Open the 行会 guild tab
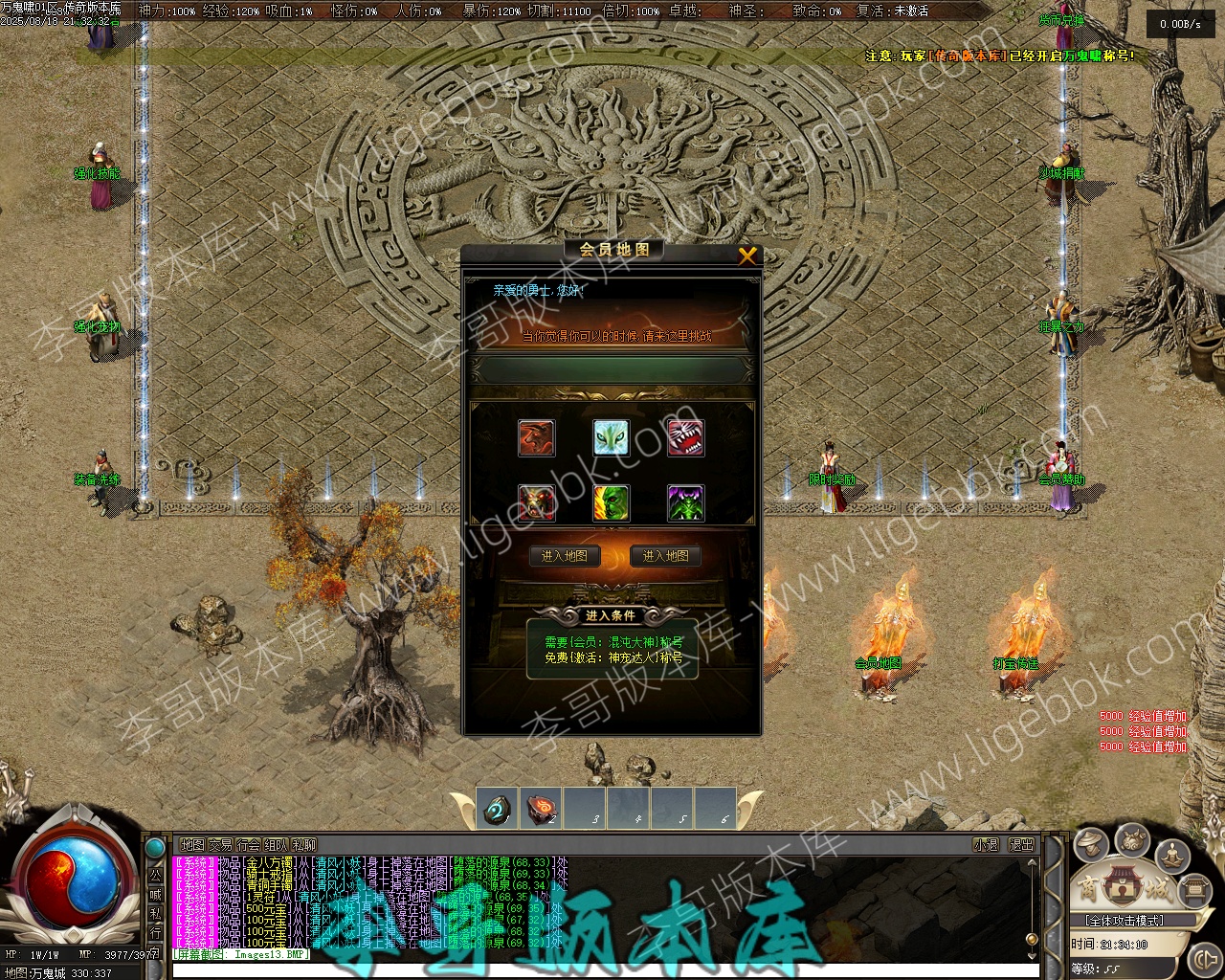Screen dimensions: 1225x980 [248, 845]
